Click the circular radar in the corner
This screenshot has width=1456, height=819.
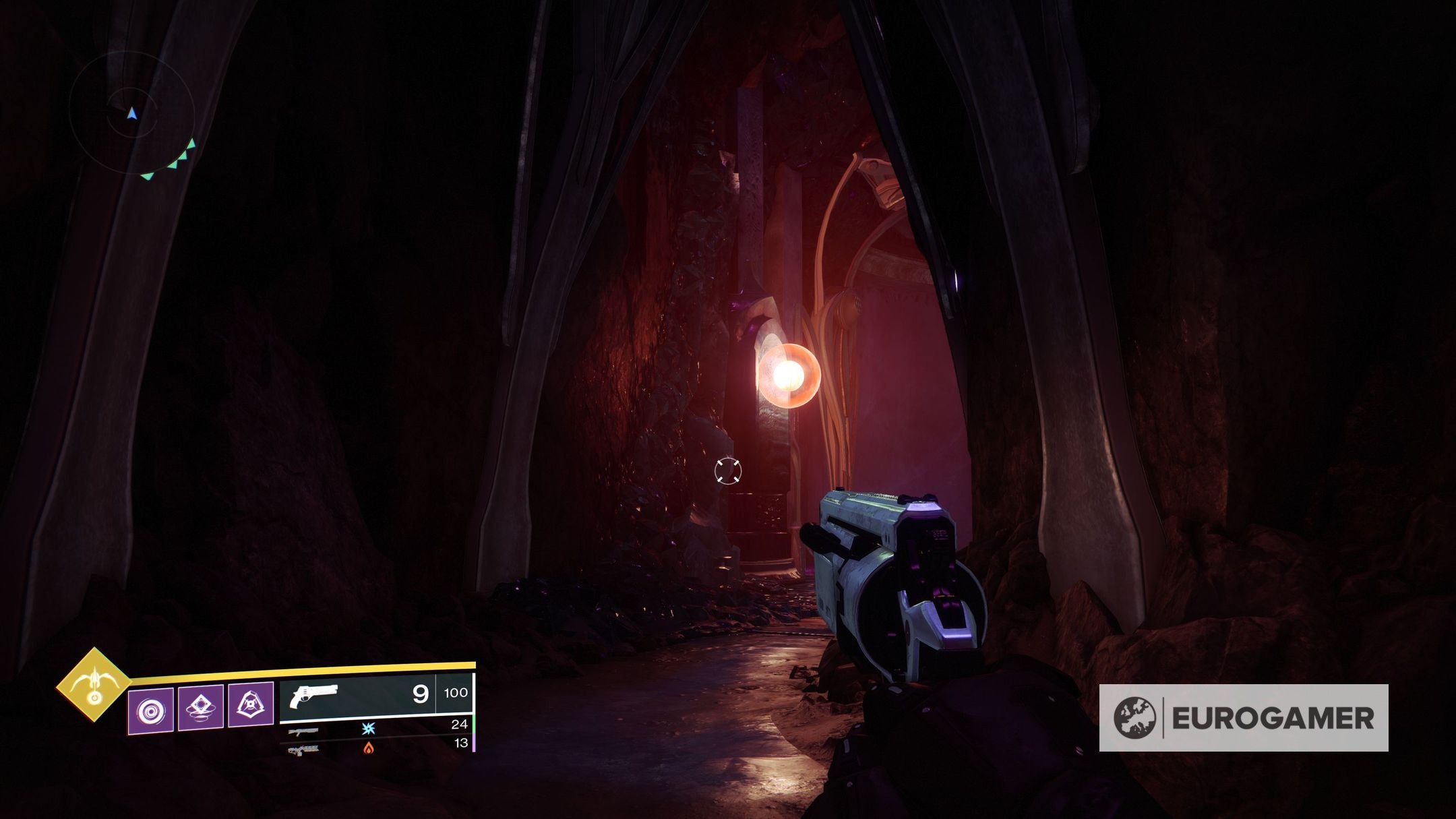(132, 113)
